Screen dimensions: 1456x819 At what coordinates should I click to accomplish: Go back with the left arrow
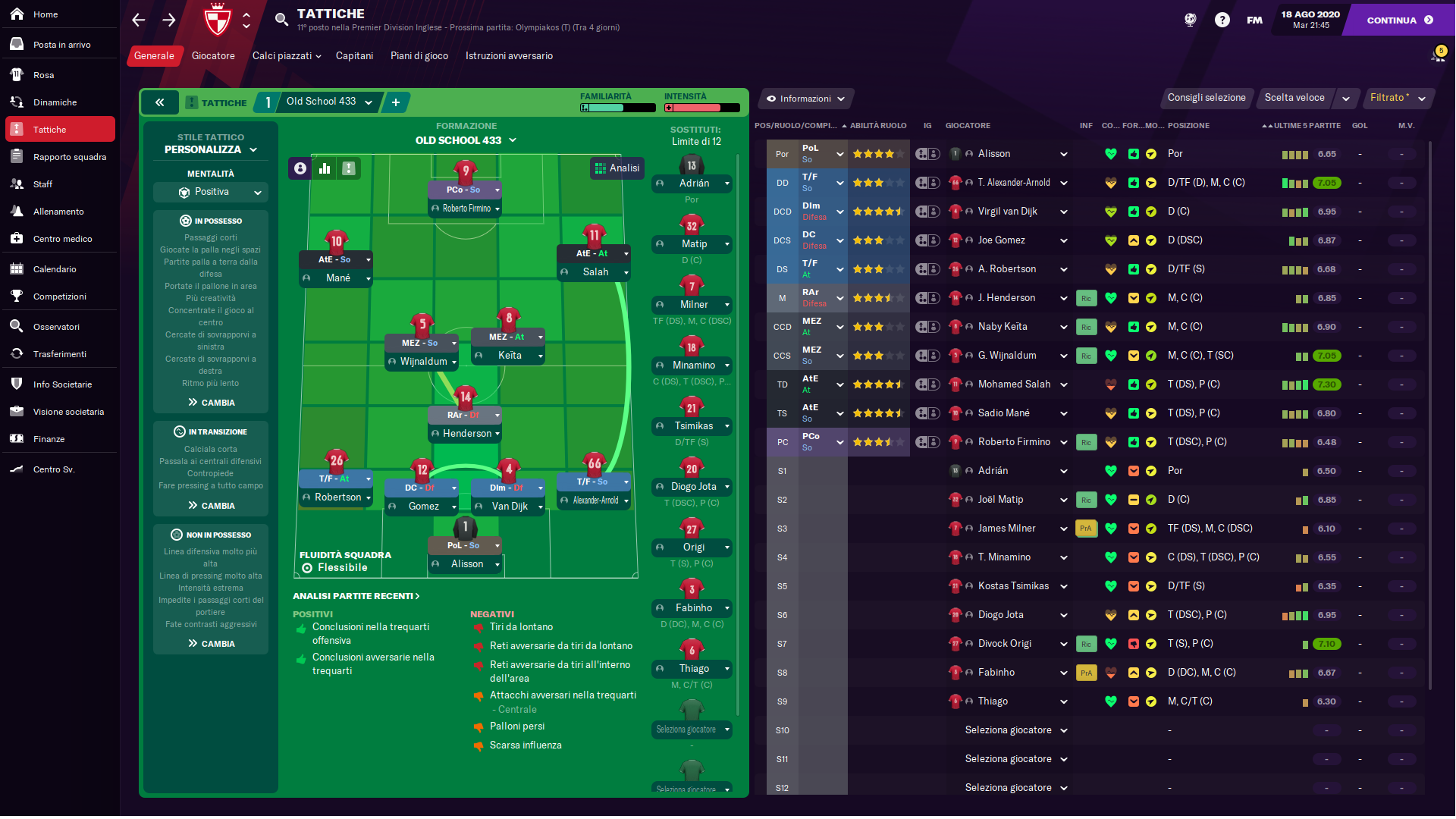138,20
